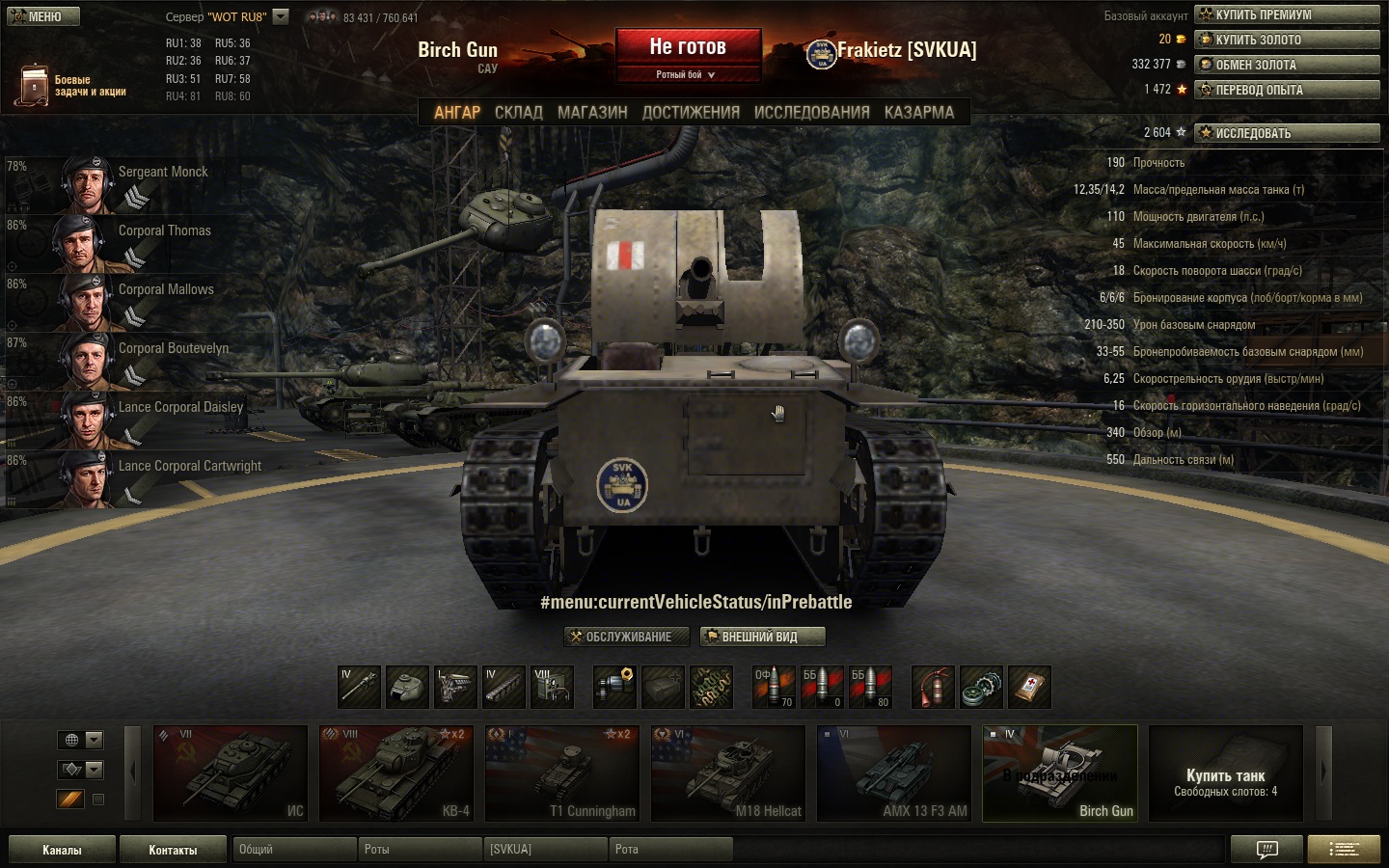1389x868 pixels.
Task: Choose the M18 Hellcat tank tile
Action: [x=728, y=773]
